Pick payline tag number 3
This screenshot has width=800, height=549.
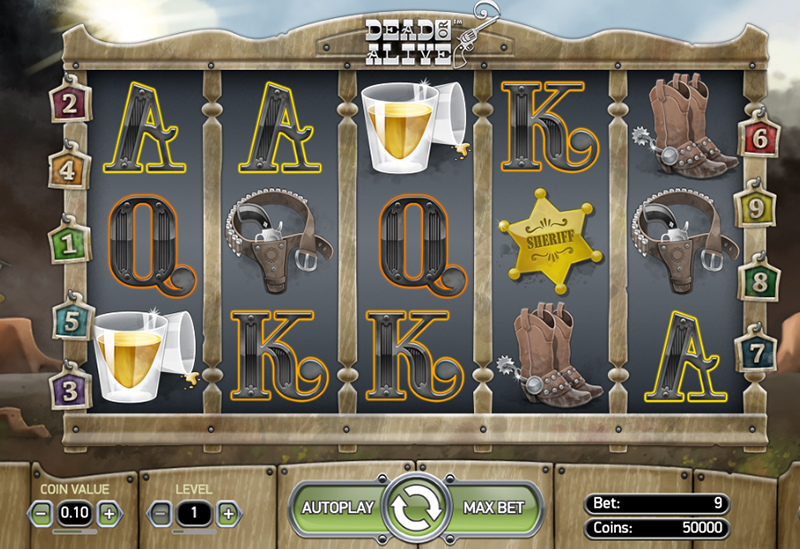[69, 387]
